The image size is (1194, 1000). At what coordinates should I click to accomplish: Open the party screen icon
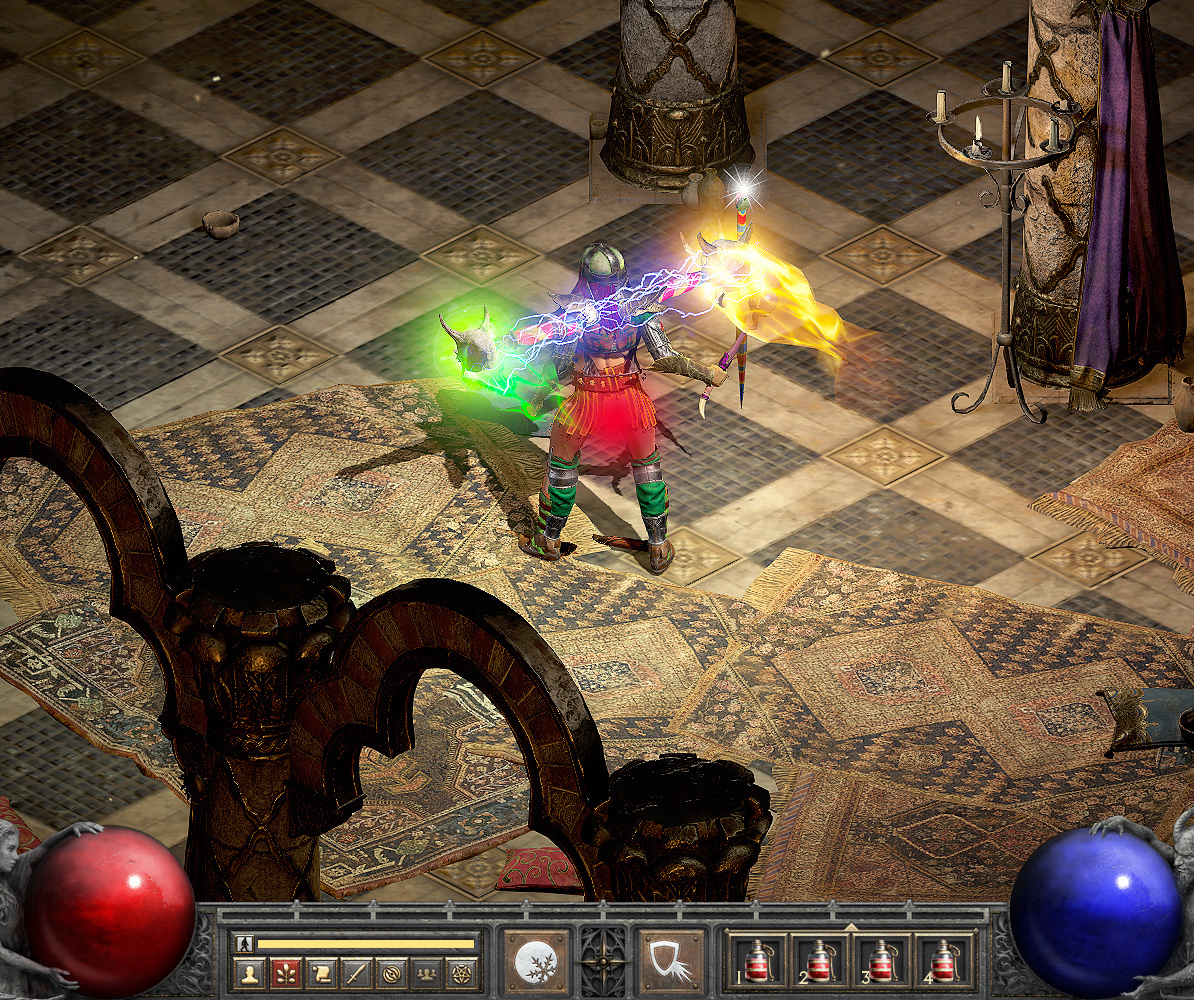(426, 972)
